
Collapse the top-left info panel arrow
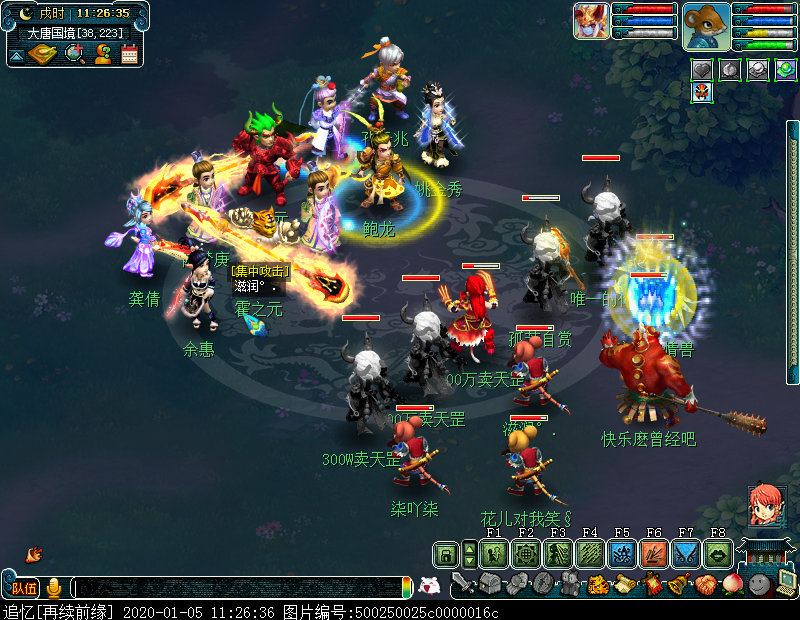point(16,56)
